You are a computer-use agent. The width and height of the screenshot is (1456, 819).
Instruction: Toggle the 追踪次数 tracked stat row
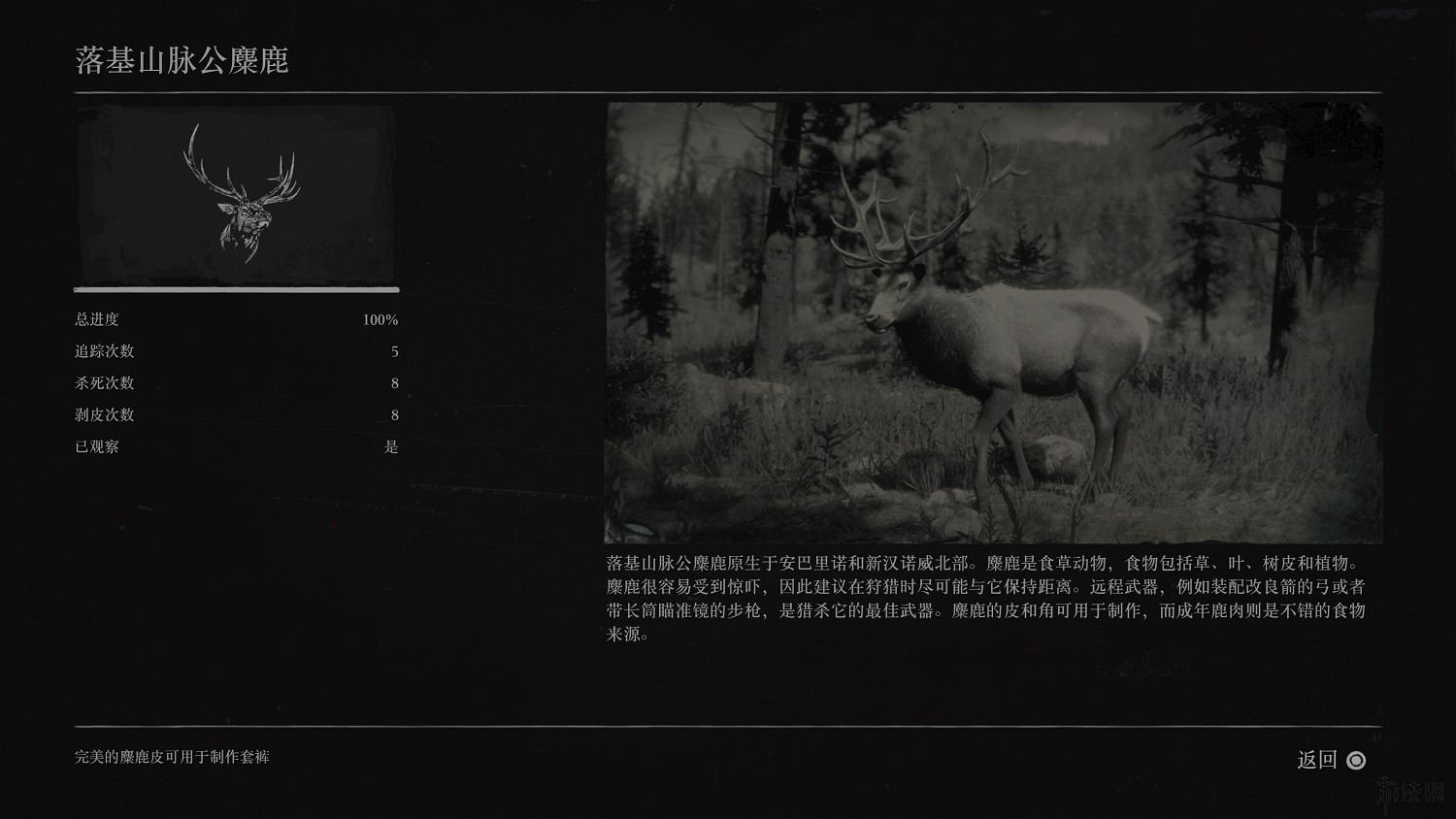pos(107,351)
